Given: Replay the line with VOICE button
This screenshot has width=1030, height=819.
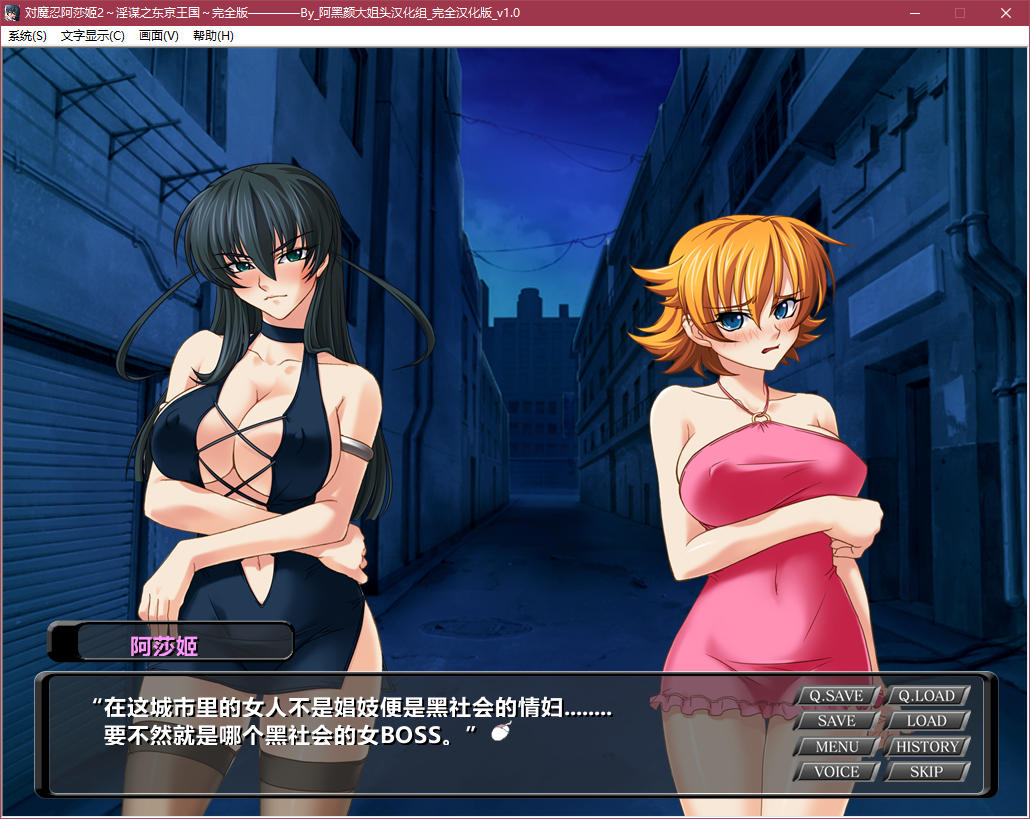Looking at the screenshot, I should (x=836, y=772).
